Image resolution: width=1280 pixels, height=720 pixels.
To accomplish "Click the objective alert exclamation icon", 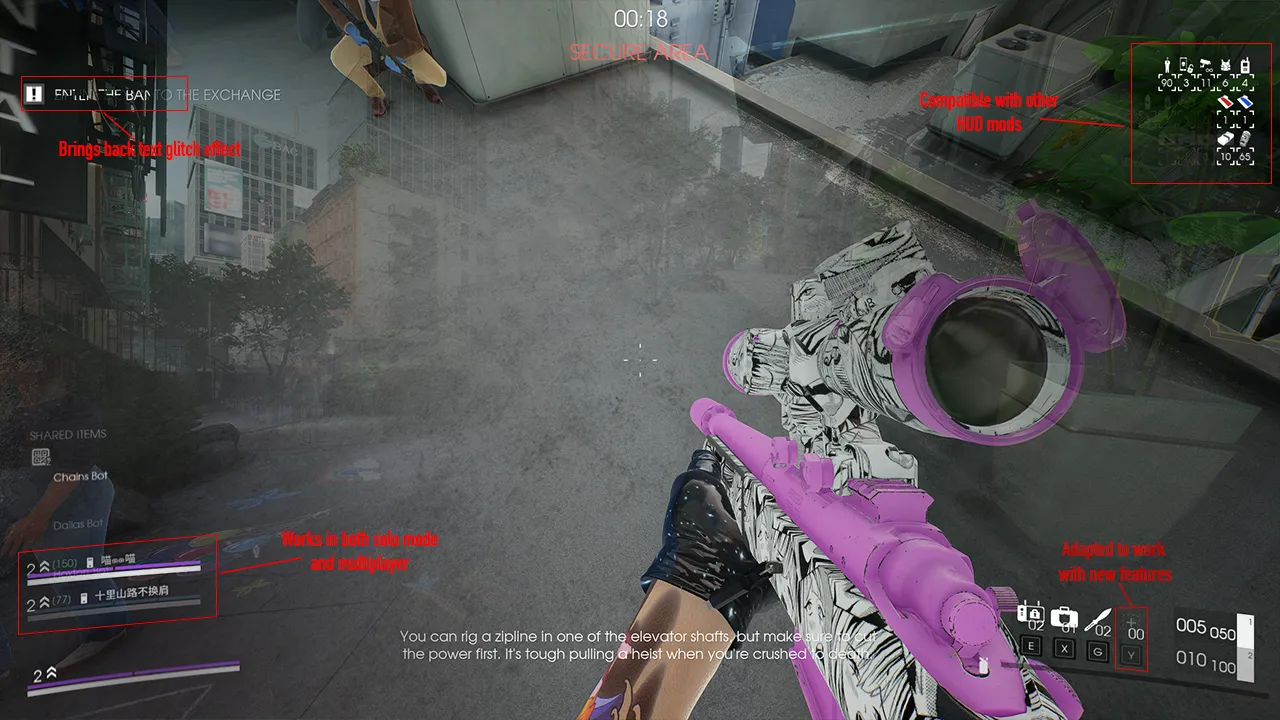I will [35, 94].
